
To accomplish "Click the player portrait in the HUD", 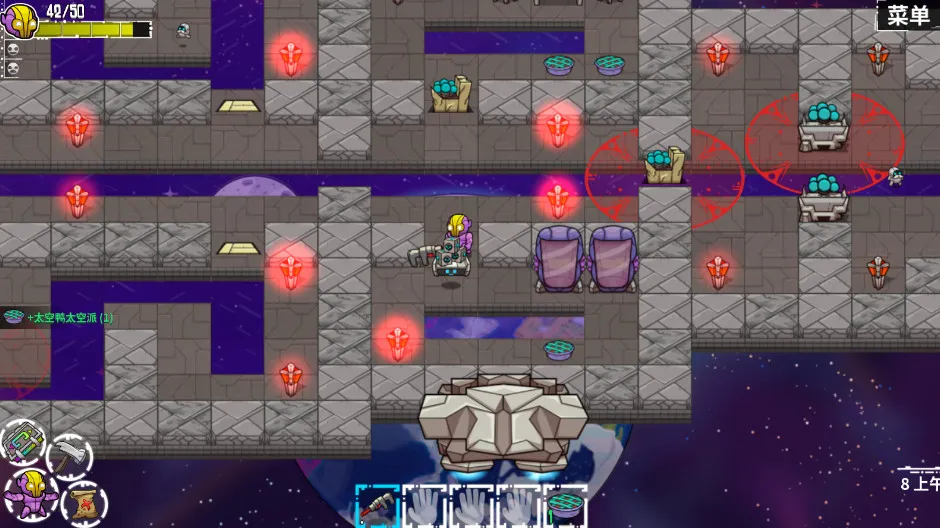I will coord(19,20).
